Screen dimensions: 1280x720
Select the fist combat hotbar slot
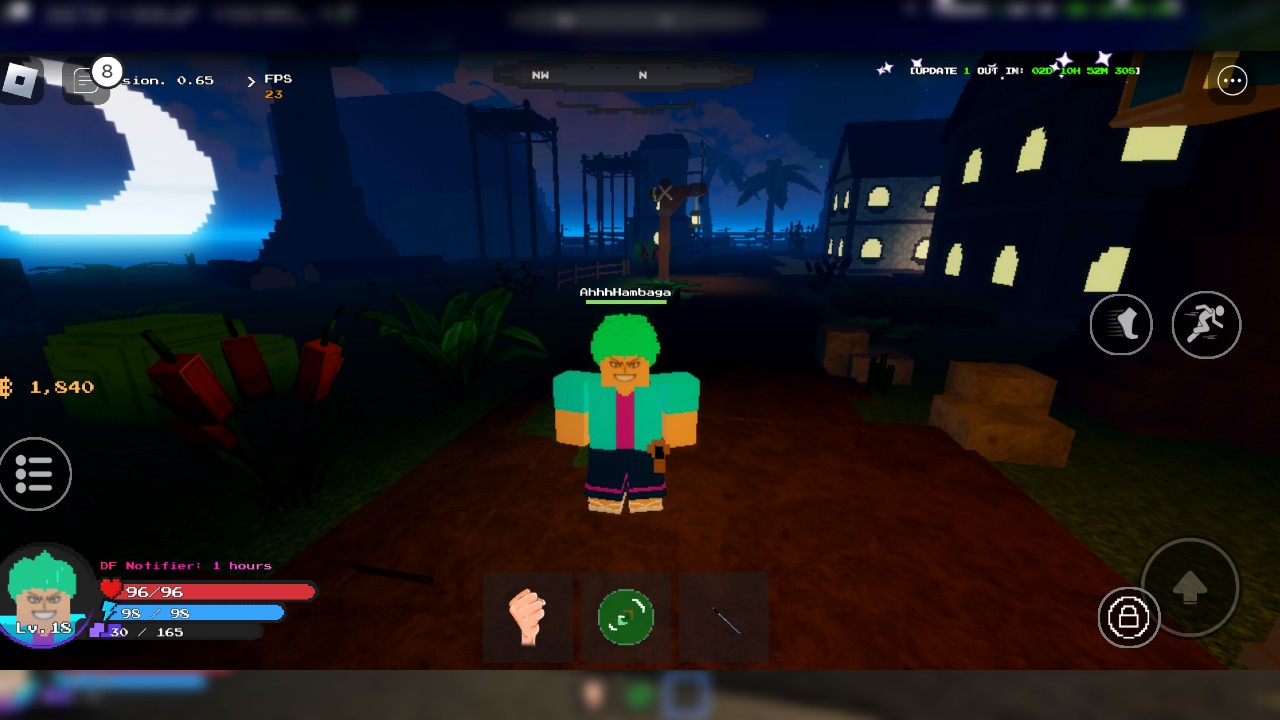[x=528, y=617]
